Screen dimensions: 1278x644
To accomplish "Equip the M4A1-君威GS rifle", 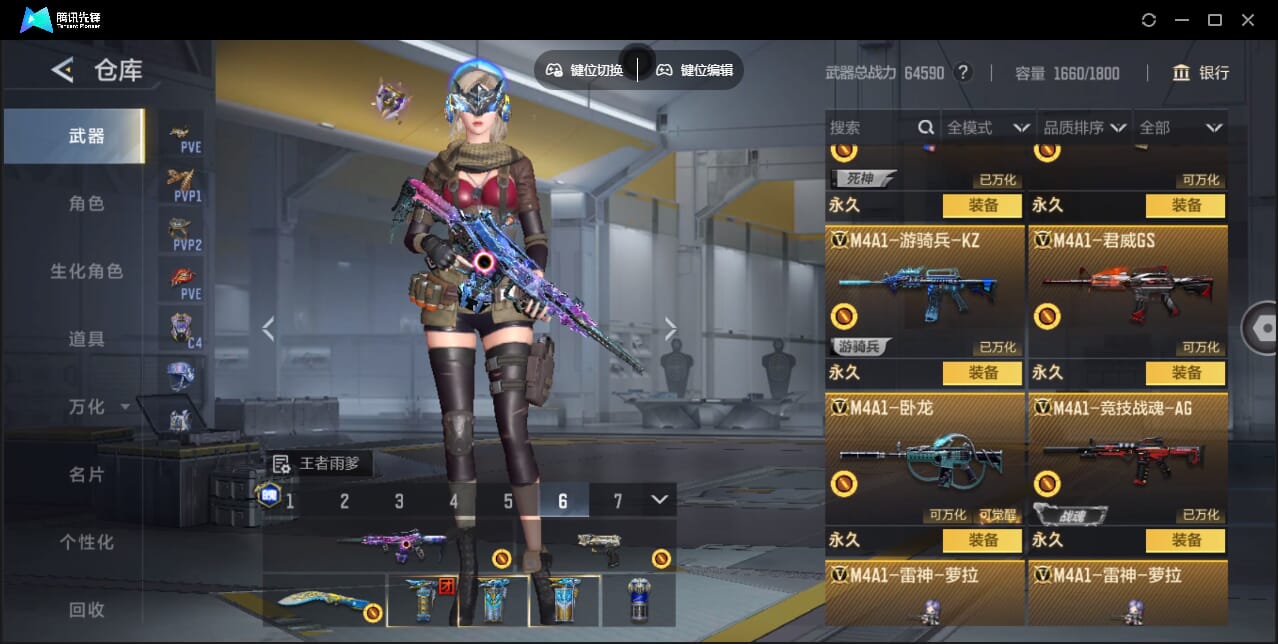I will [x=1186, y=373].
